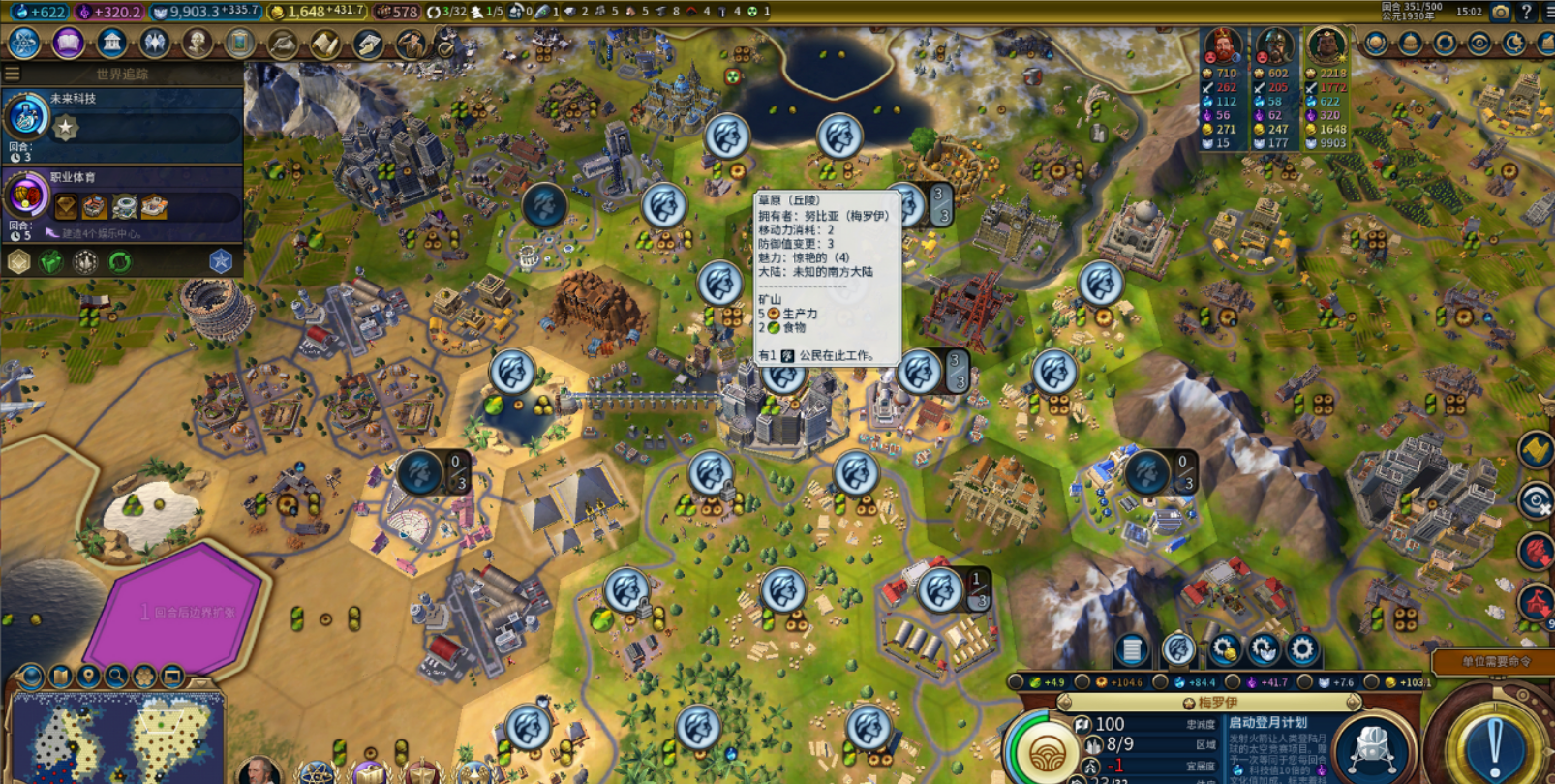Image resolution: width=1555 pixels, height=784 pixels.
Task: Toggle the 世界追踪 tracker menu button
Action: point(13,74)
